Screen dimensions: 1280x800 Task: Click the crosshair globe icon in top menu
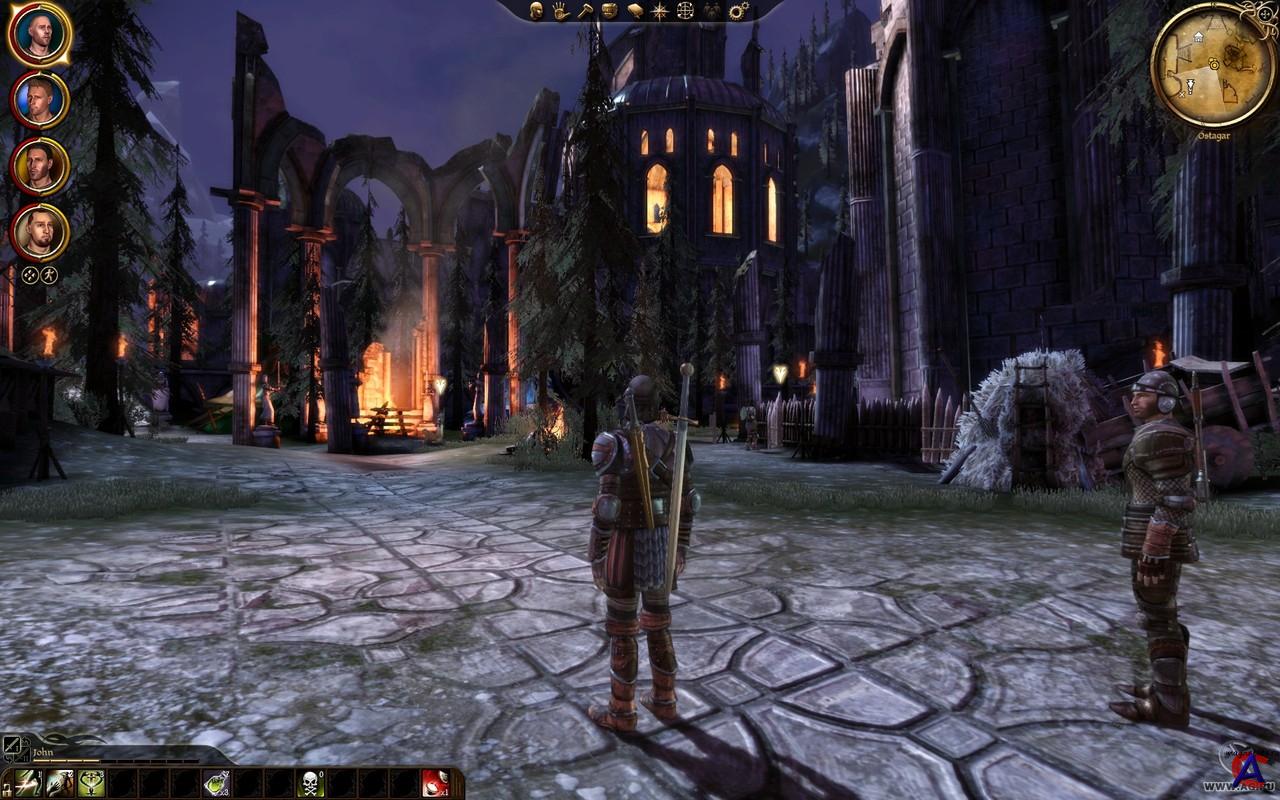tap(685, 11)
